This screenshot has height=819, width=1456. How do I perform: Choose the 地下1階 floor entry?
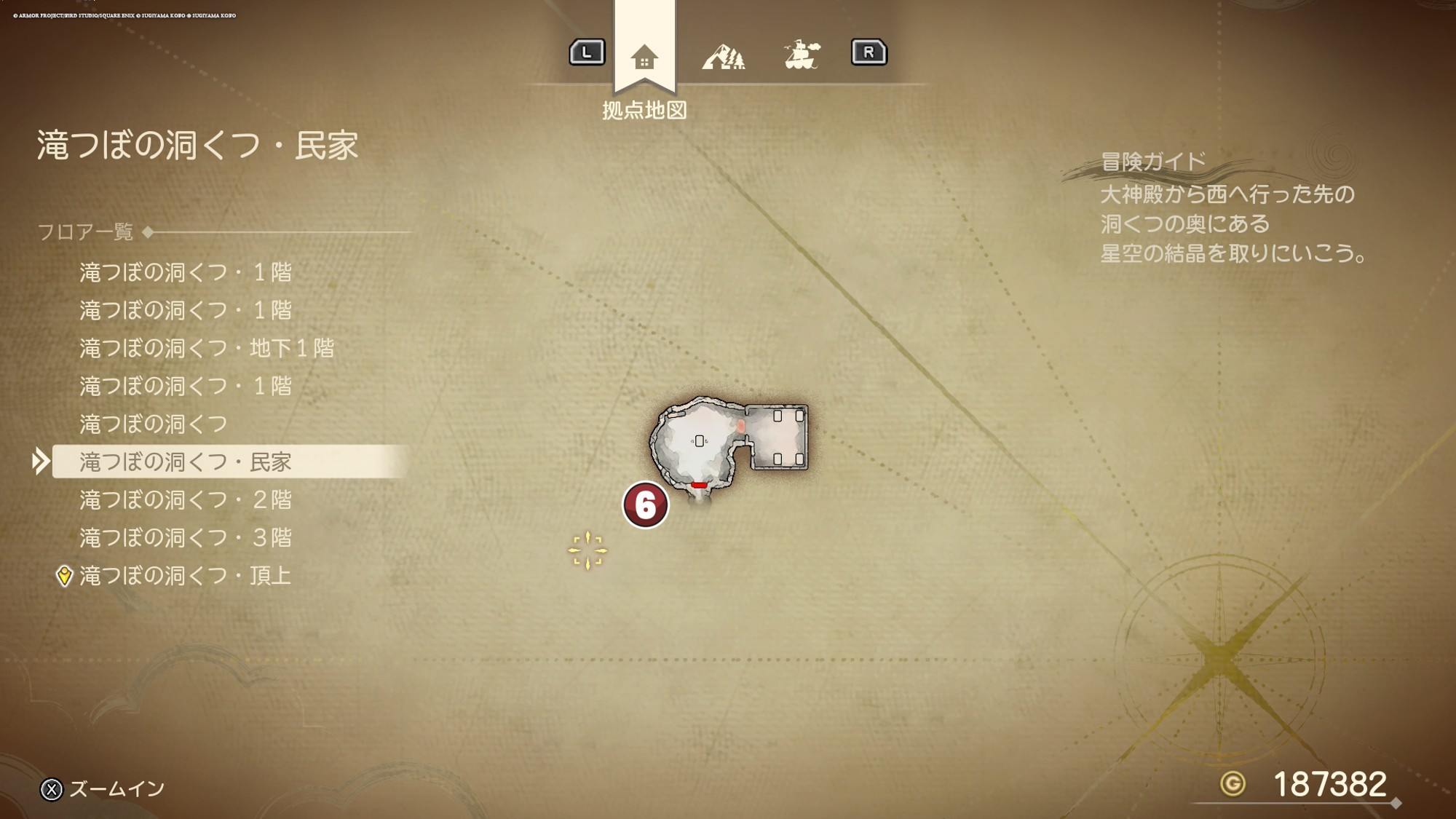[x=207, y=348]
